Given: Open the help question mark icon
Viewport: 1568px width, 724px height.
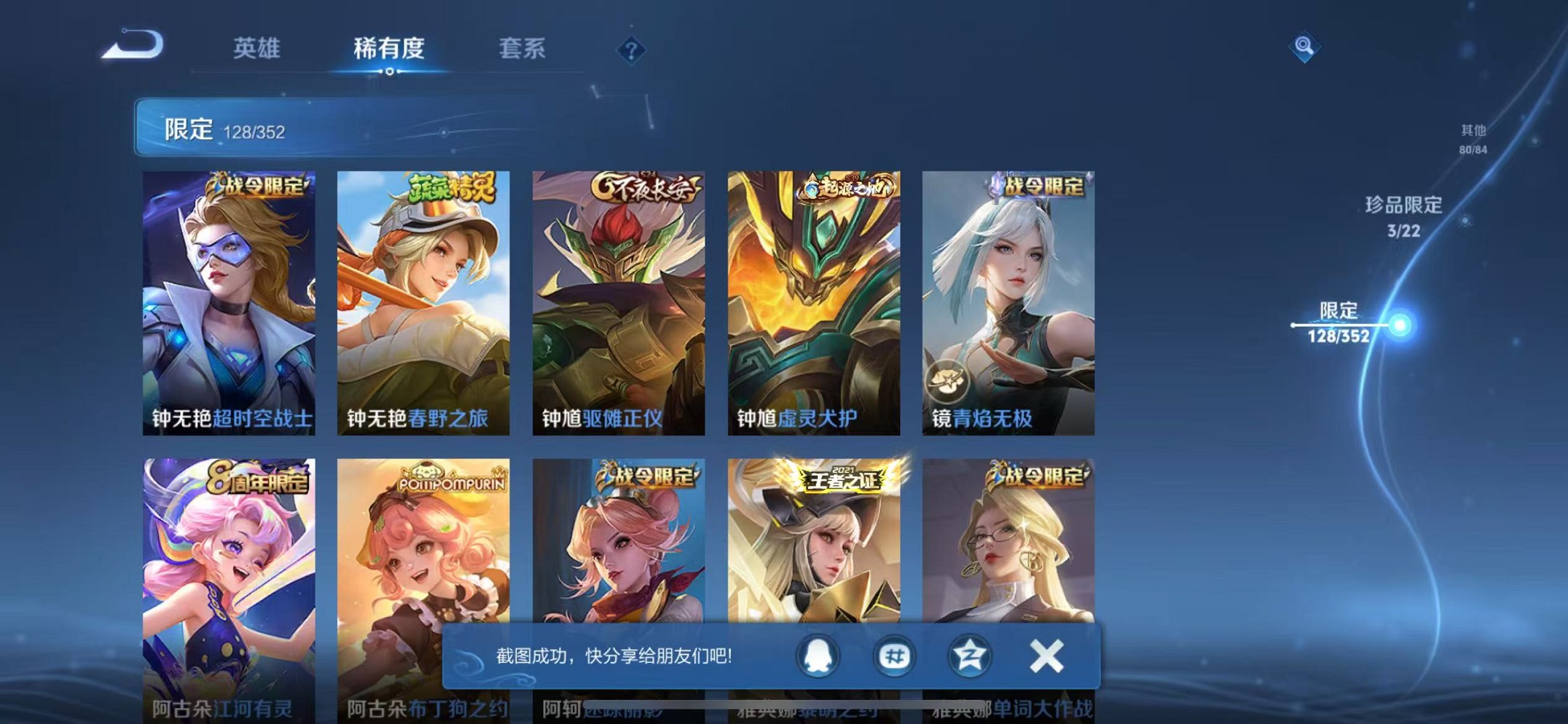Looking at the screenshot, I should [630, 51].
